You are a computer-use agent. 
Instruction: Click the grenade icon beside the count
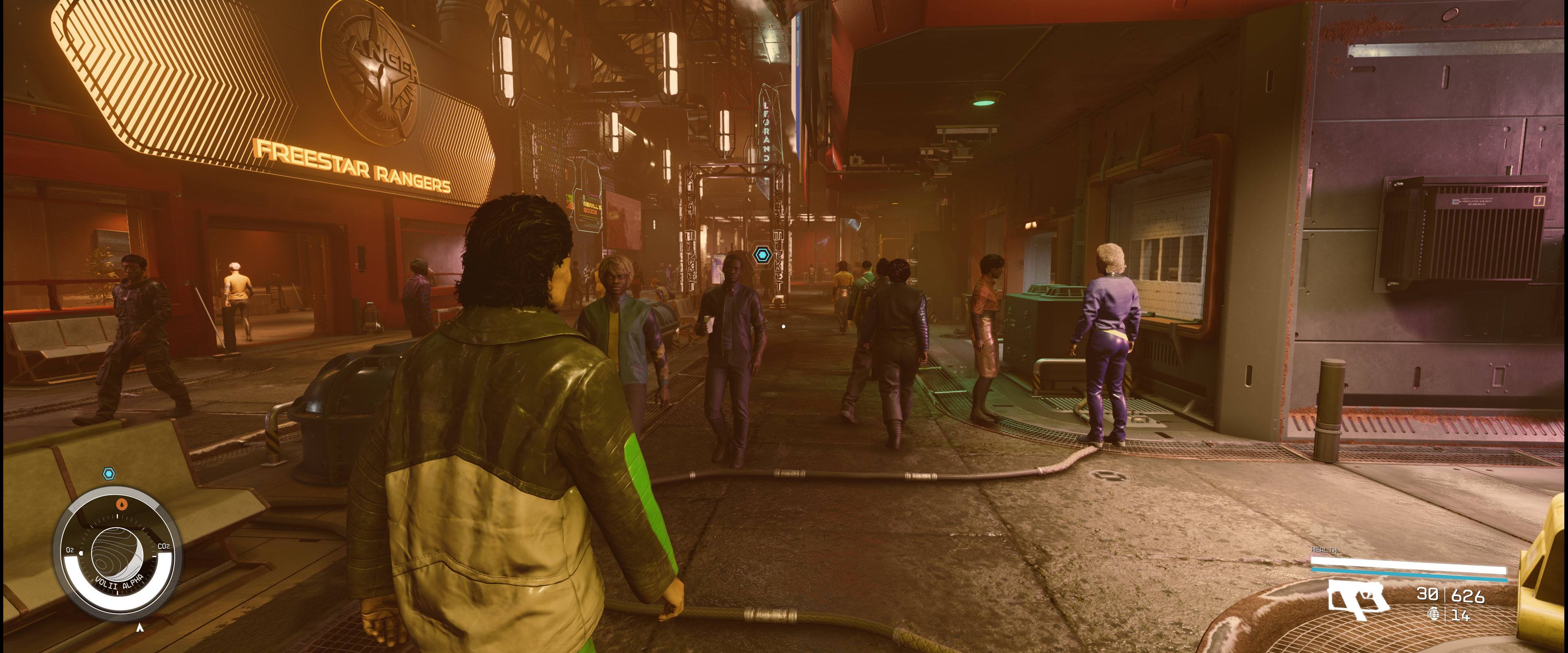tap(1434, 615)
